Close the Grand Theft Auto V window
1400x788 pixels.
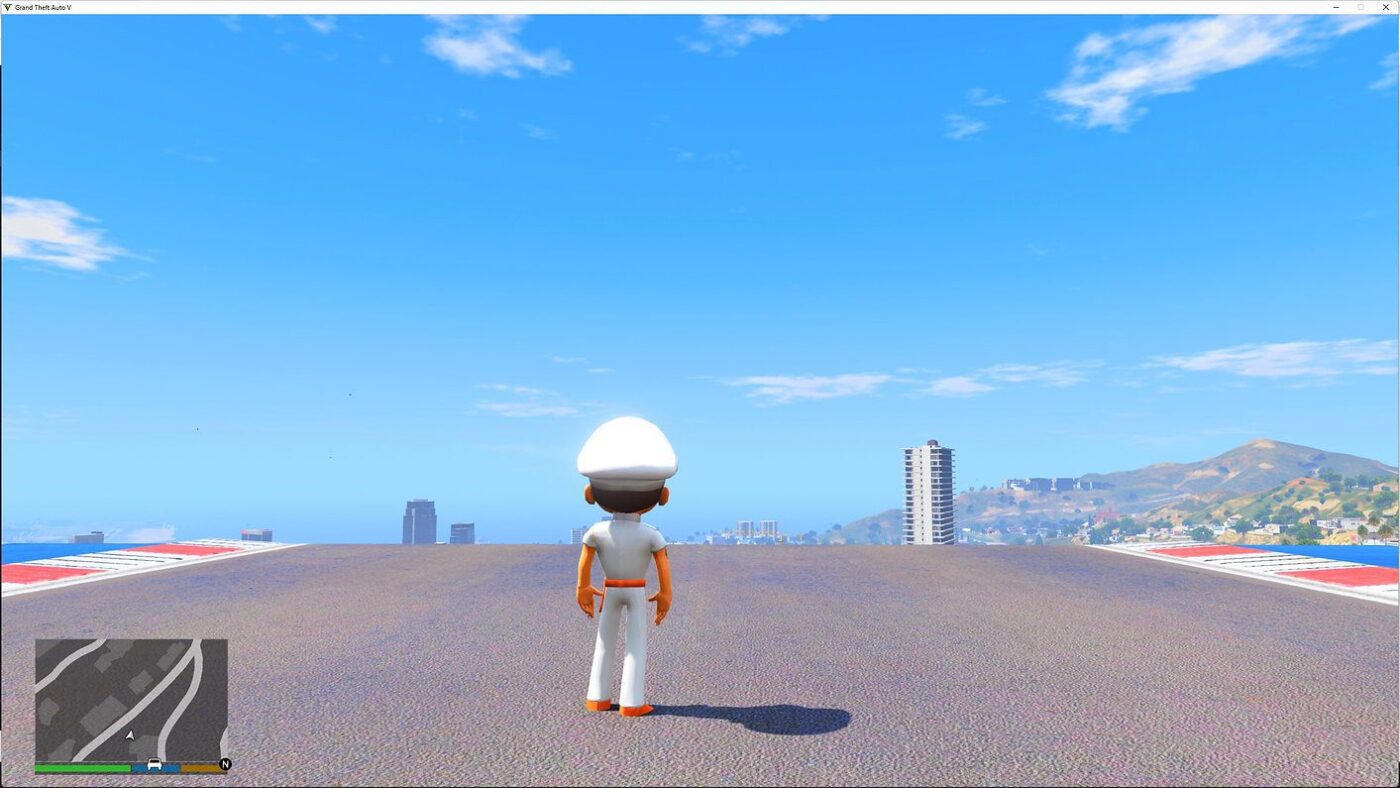coord(1388,7)
